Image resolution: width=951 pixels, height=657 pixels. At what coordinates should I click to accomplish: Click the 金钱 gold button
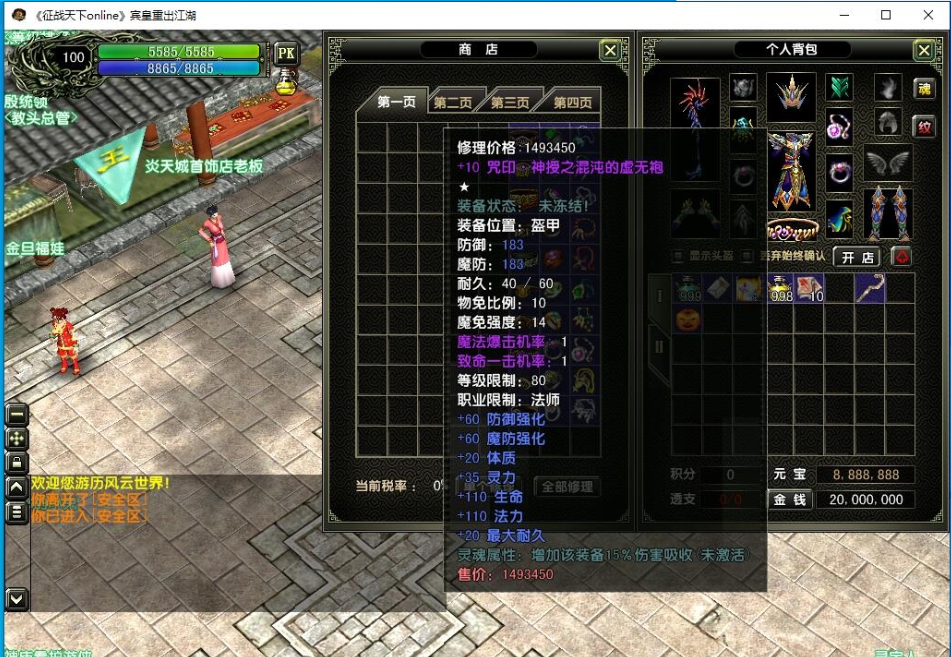pos(791,499)
